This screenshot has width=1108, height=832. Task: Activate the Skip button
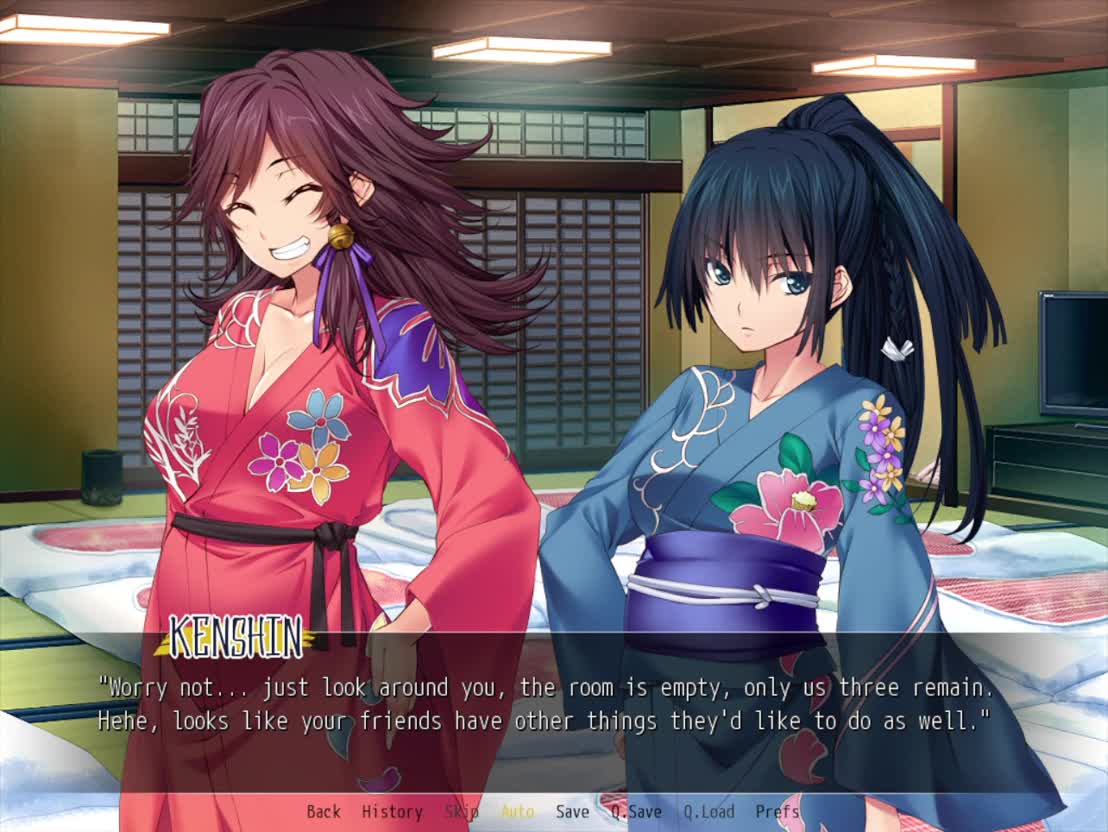461,812
